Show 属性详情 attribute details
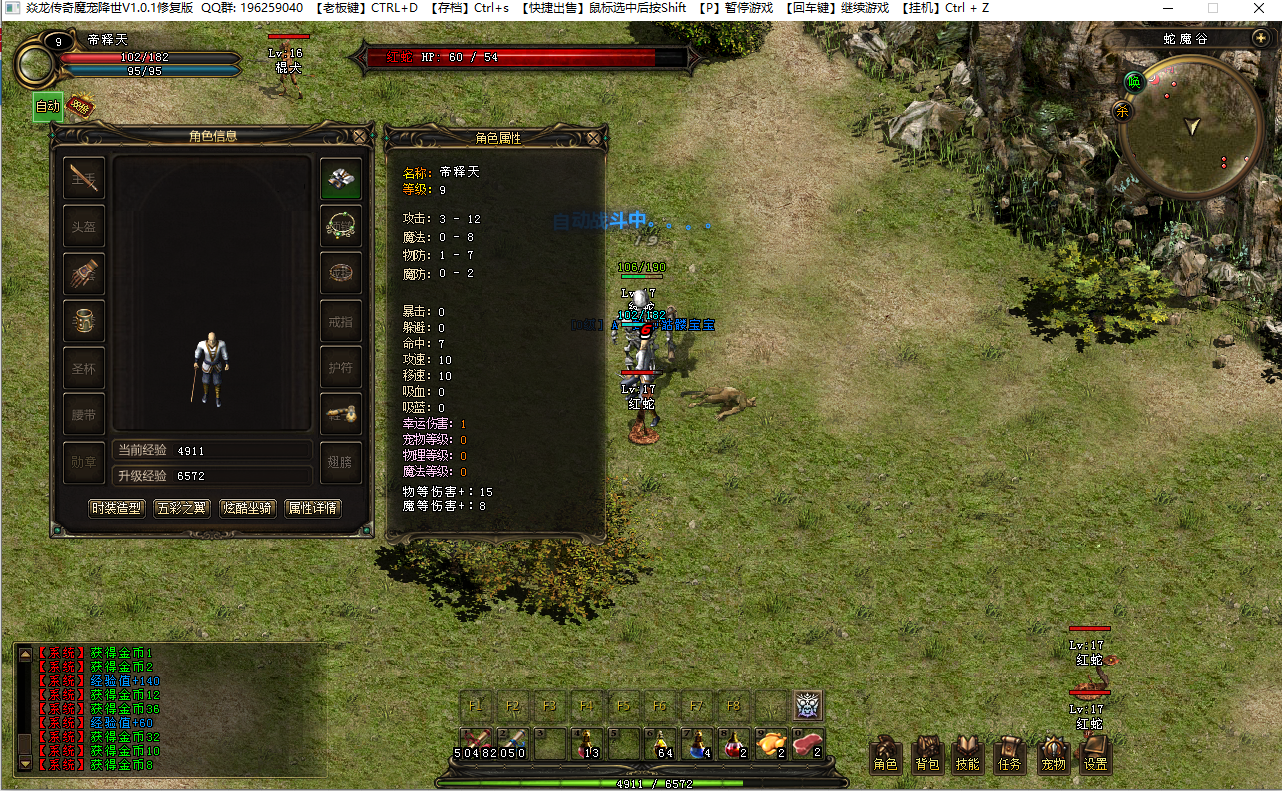The image size is (1282, 791). pos(313,508)
